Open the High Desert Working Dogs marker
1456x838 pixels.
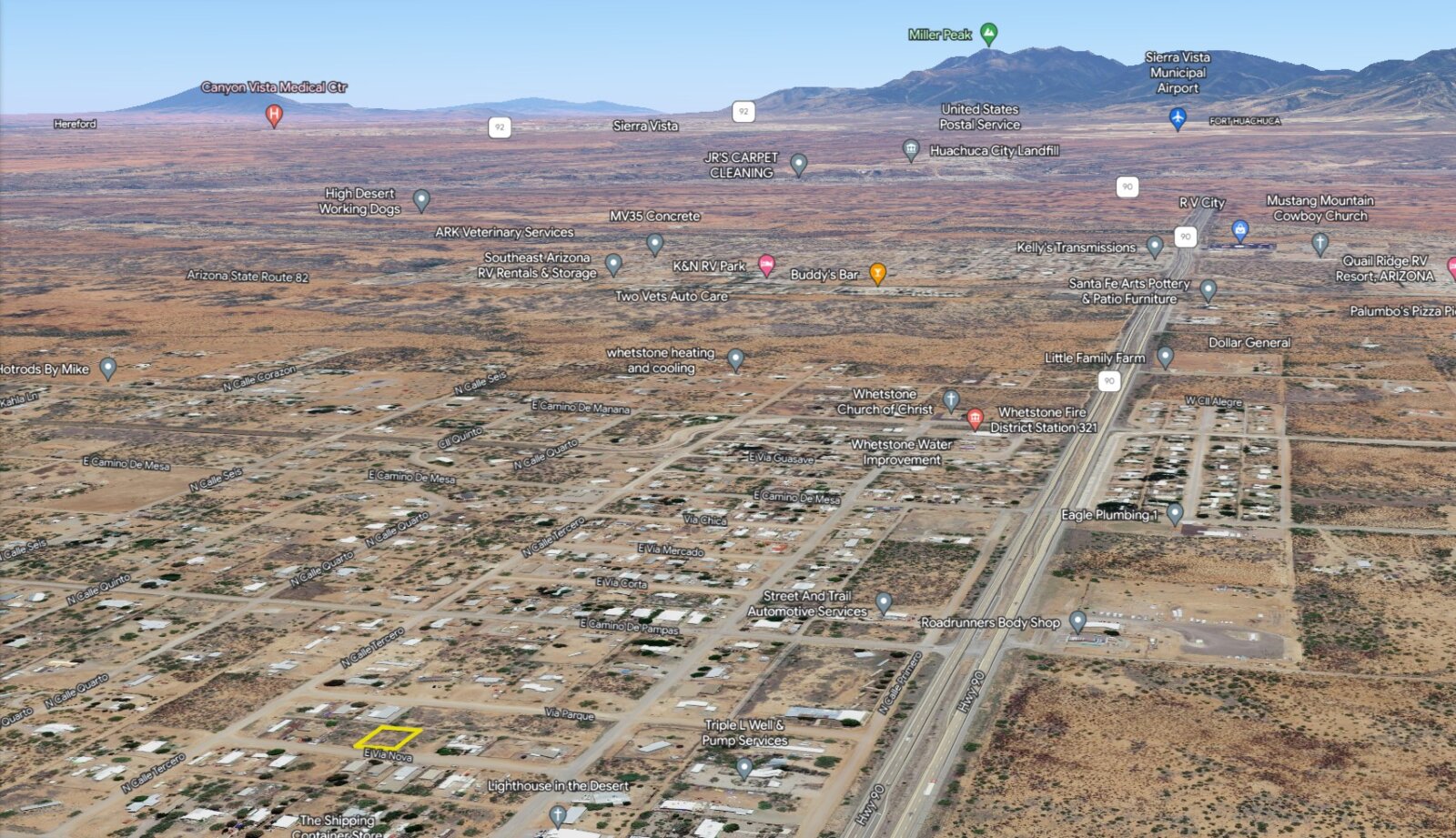coord(420,199)
